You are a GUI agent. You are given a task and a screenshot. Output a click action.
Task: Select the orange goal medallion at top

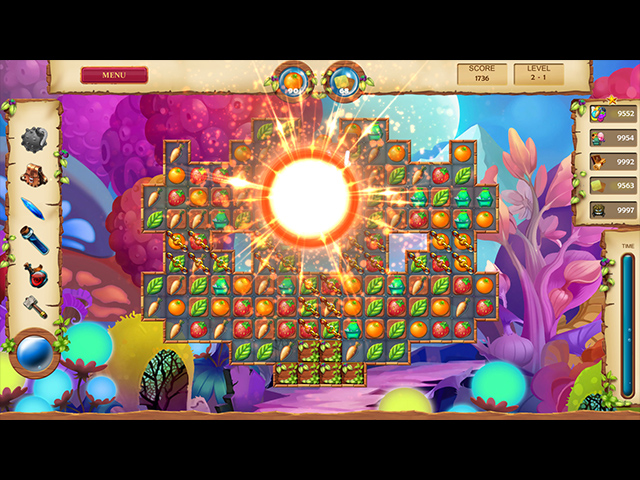click(295, 82)
